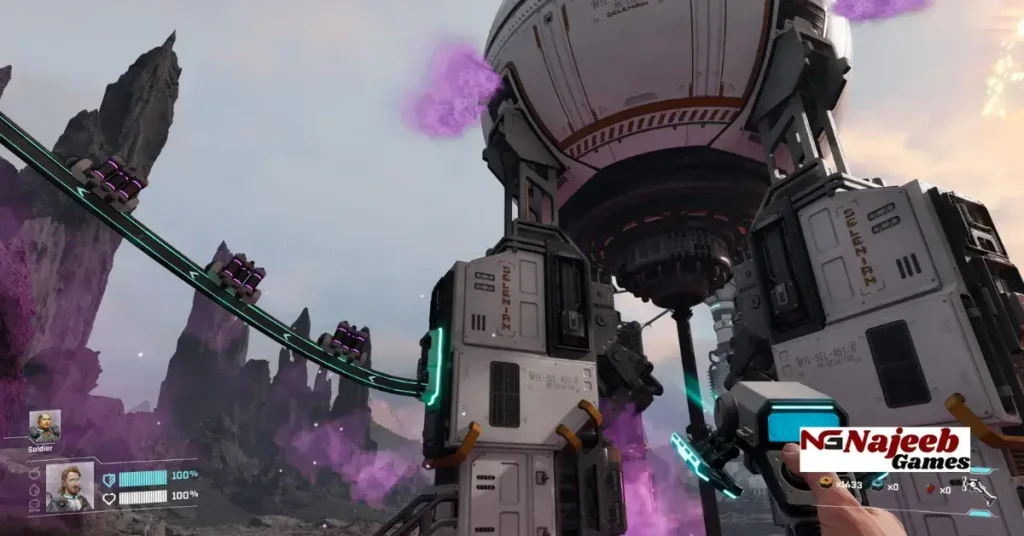This screenshot has width=1024, height=536.
Task: Open the Najeeb Games watermark logo
Action: 884,449
